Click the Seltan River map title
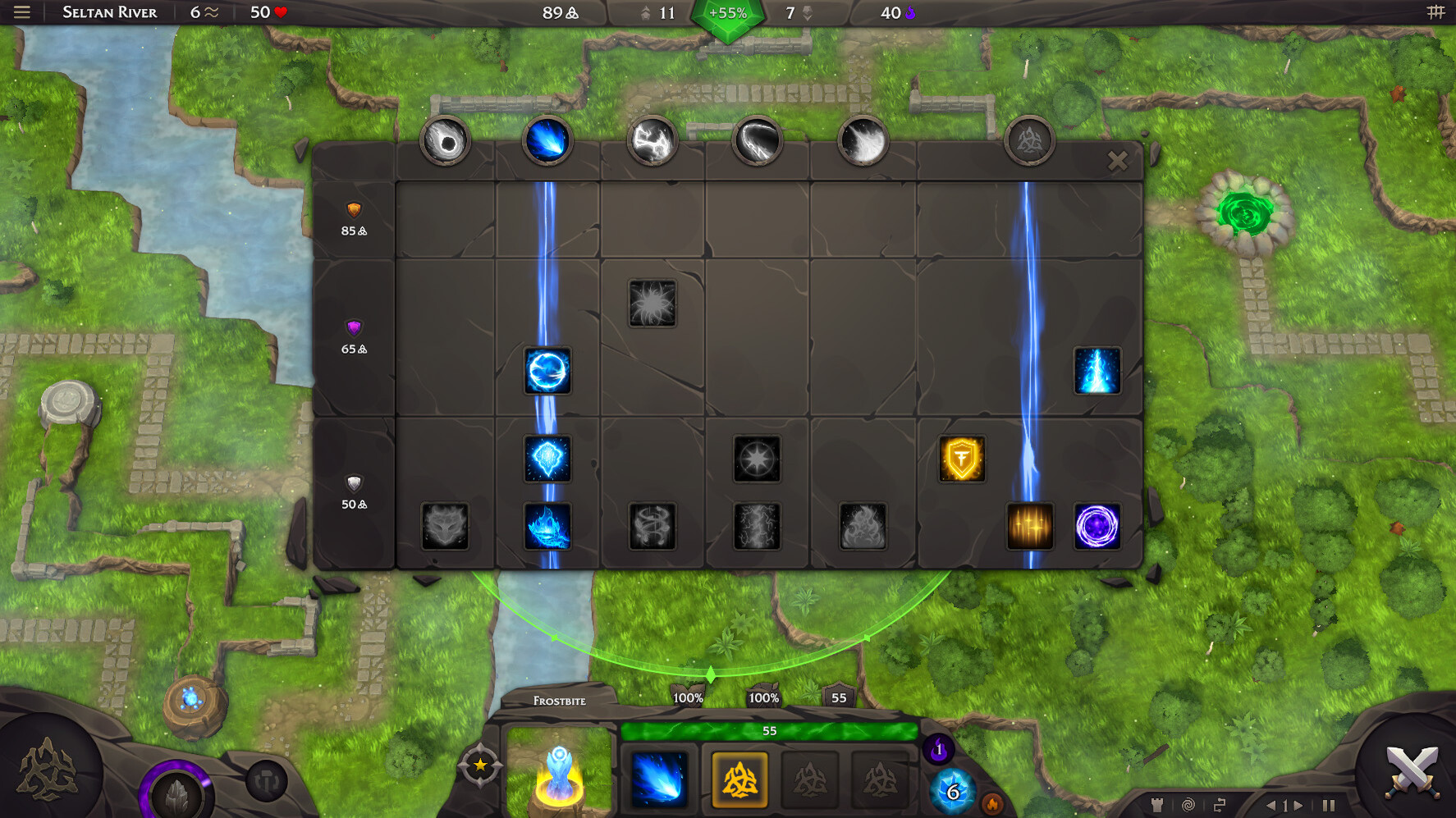 (108, 12)
